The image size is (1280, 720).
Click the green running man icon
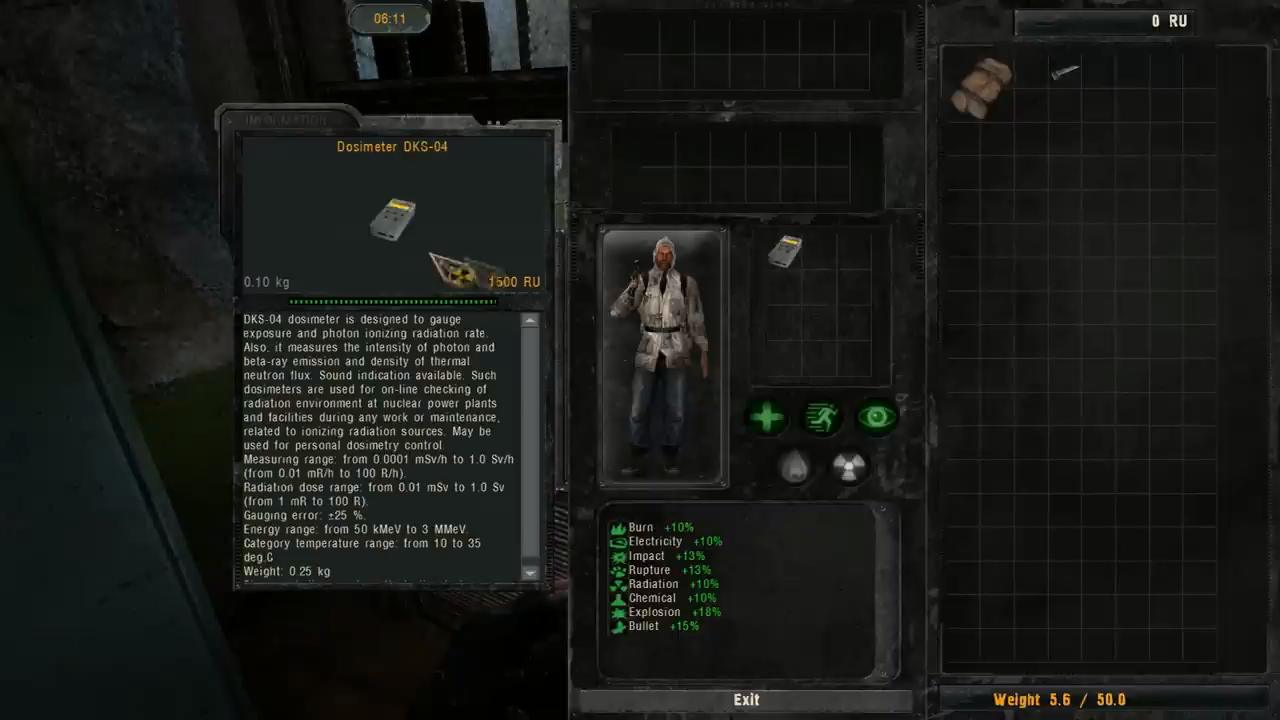(822, 417)
